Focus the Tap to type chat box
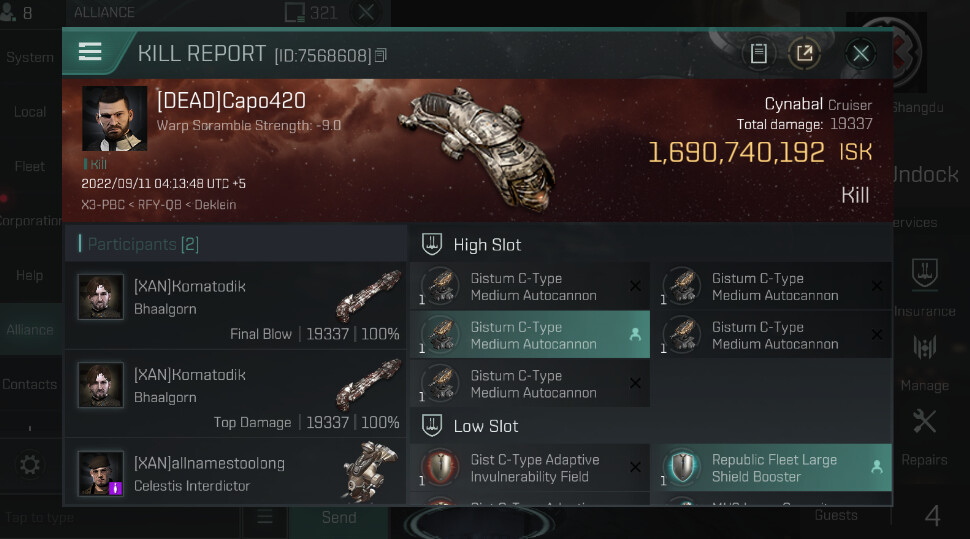This screenshot has height=539, width=970. pyautogui.click(x=120, y=518)
